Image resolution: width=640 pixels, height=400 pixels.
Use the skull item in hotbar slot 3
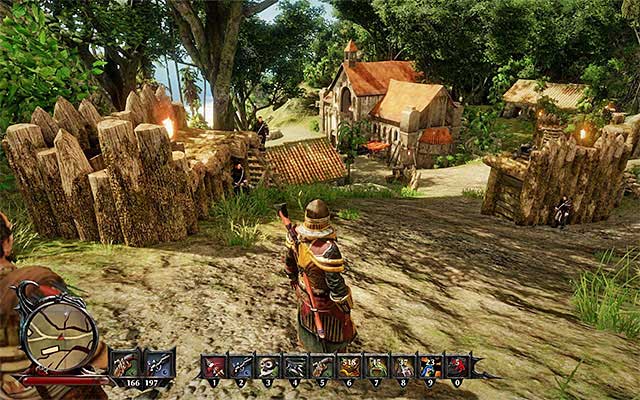268,366
